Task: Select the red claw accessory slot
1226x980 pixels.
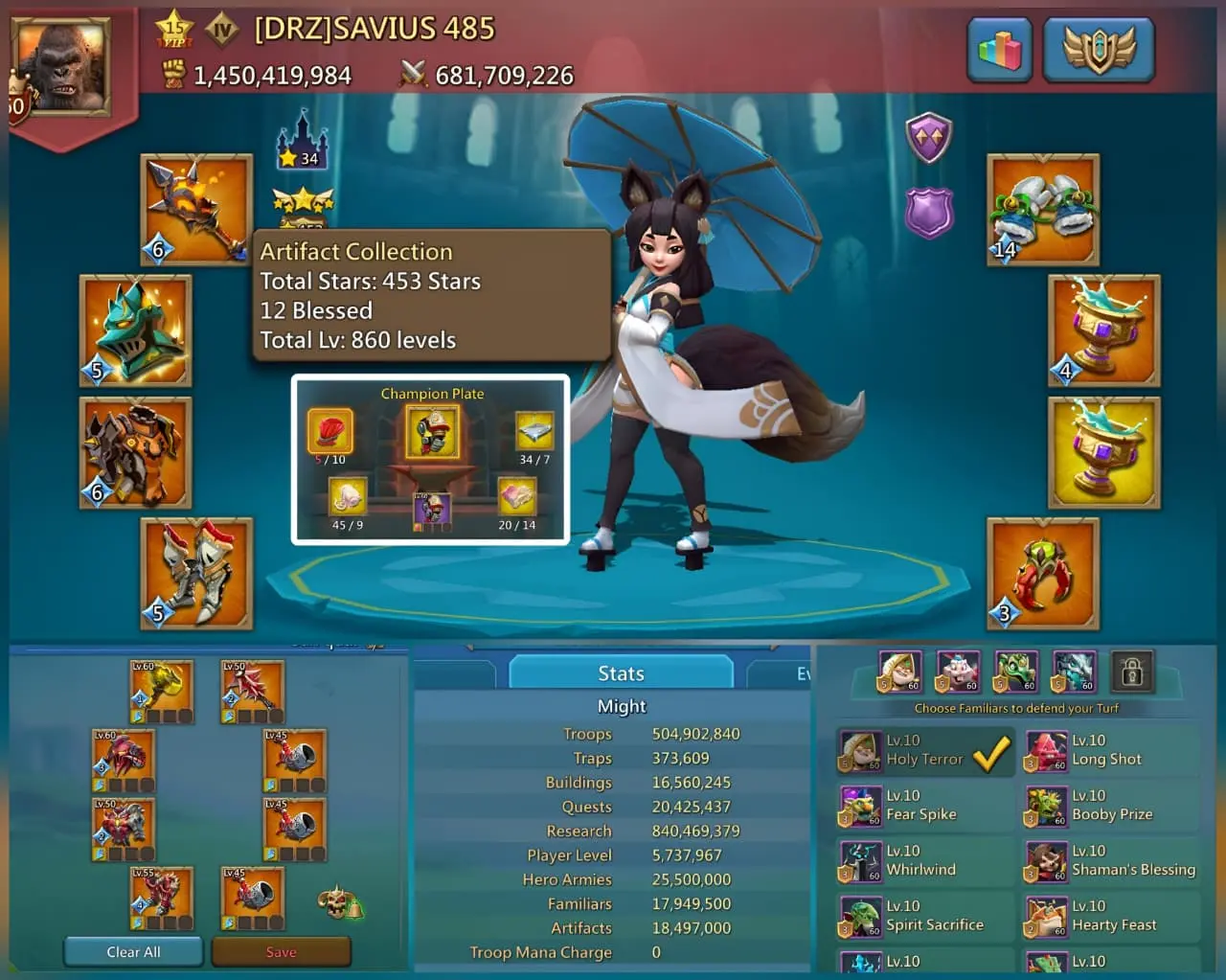Action: coord(1043,574)
